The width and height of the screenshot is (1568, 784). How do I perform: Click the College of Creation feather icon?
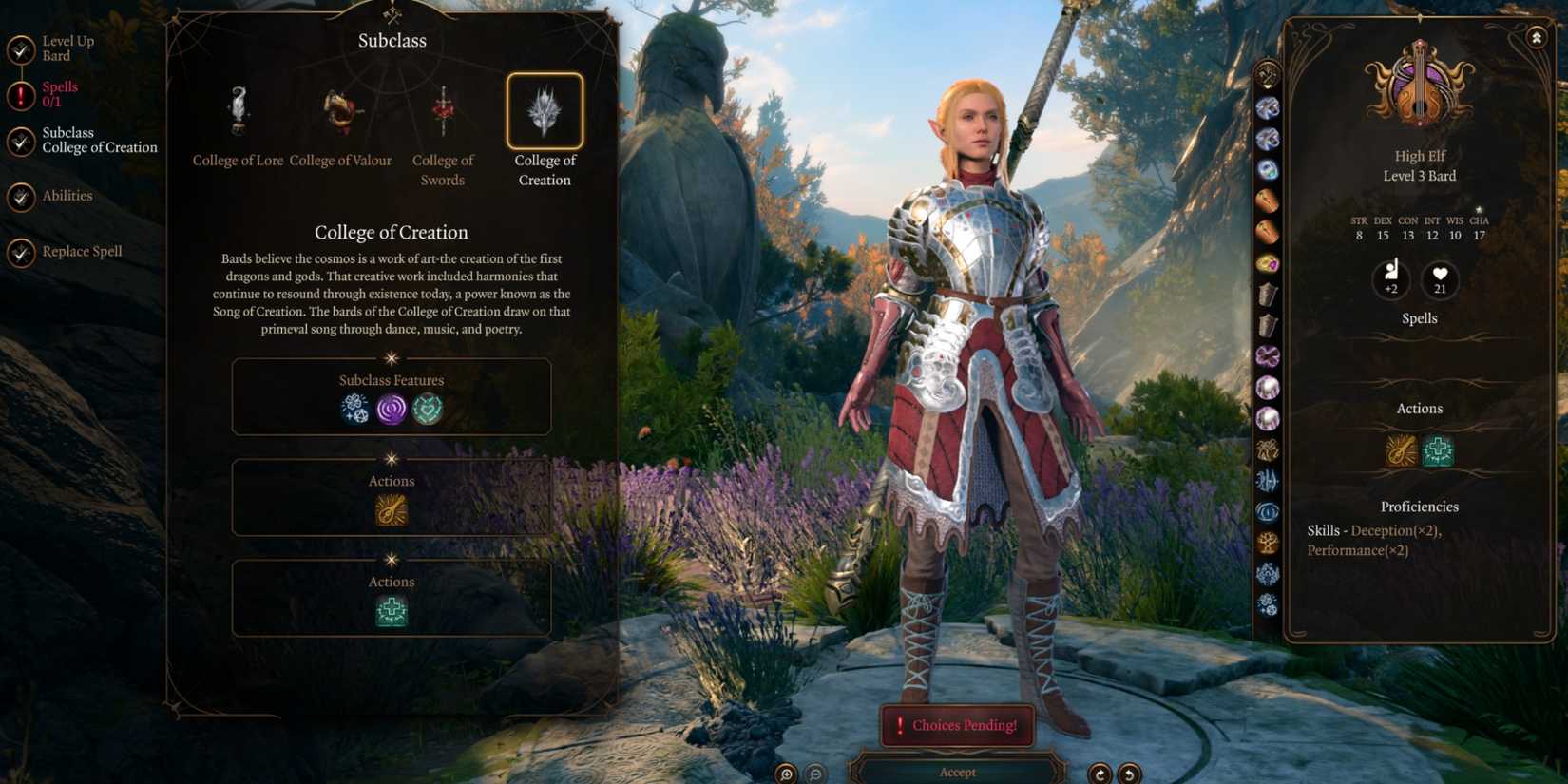[x=545, y=111]
